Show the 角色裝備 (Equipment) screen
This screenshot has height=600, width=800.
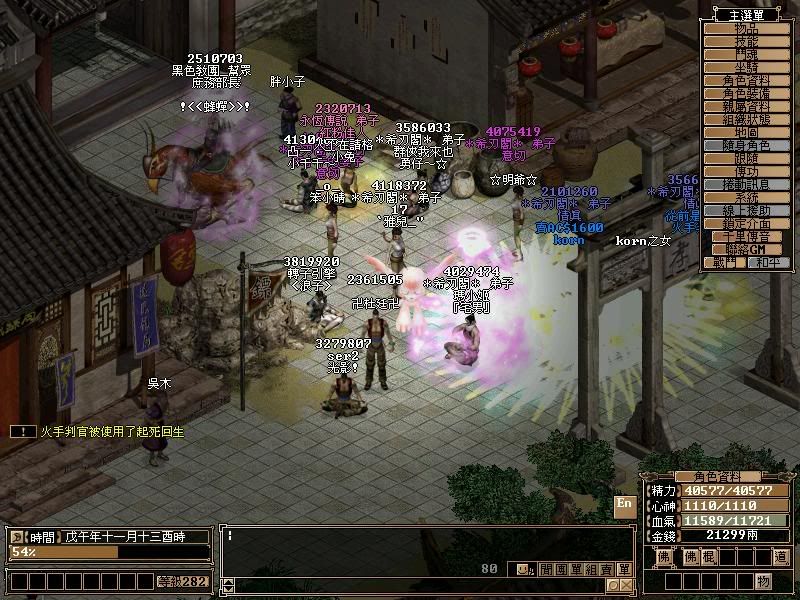pos(746,94)
